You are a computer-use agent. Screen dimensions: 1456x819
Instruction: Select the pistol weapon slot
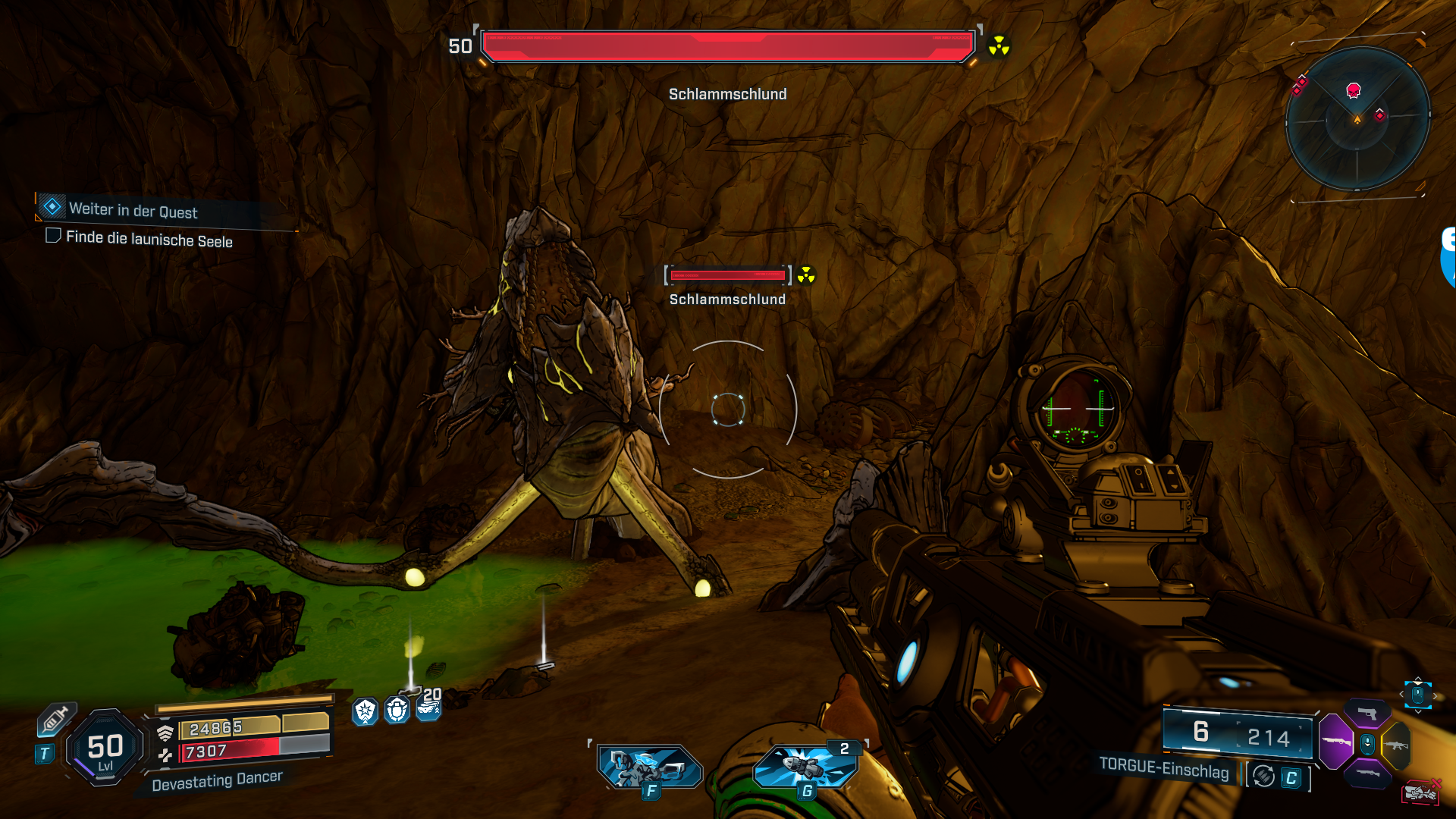[1367, 714]
